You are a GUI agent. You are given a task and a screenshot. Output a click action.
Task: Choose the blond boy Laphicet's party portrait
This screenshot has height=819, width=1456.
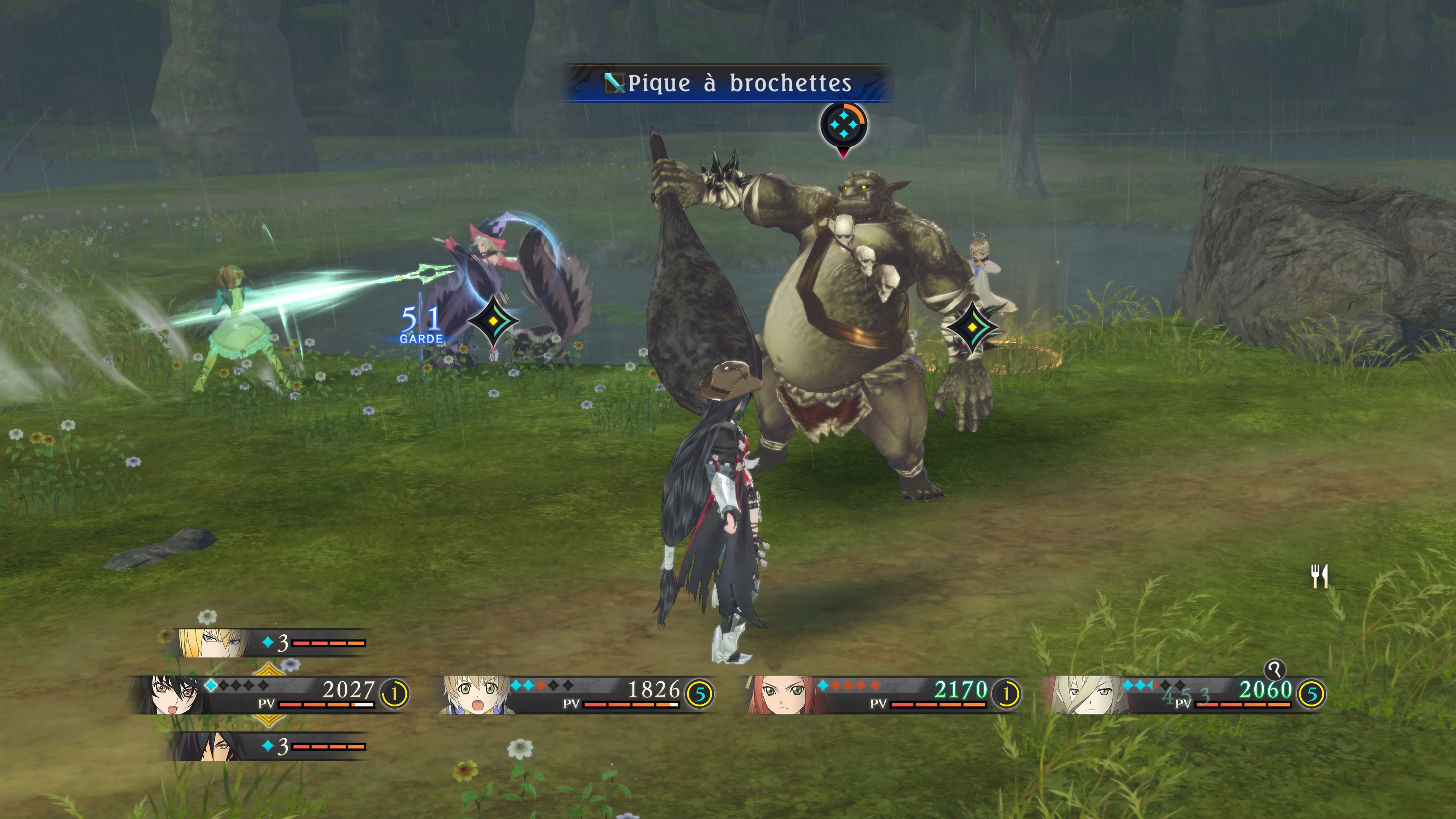[474, 694]
